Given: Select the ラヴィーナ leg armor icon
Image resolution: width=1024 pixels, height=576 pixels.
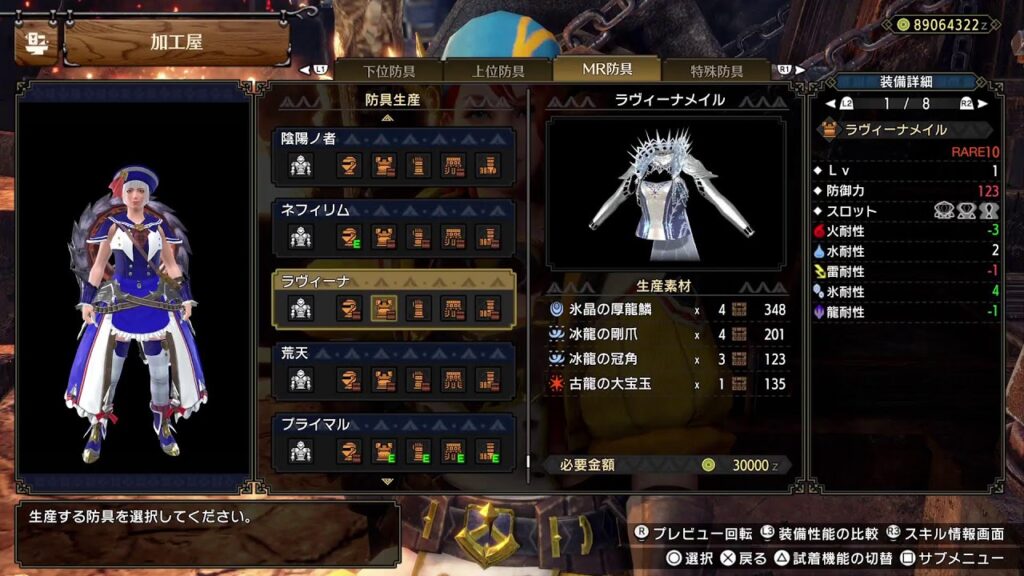Looking at the screenshot, I should click(x=488, y=308).
